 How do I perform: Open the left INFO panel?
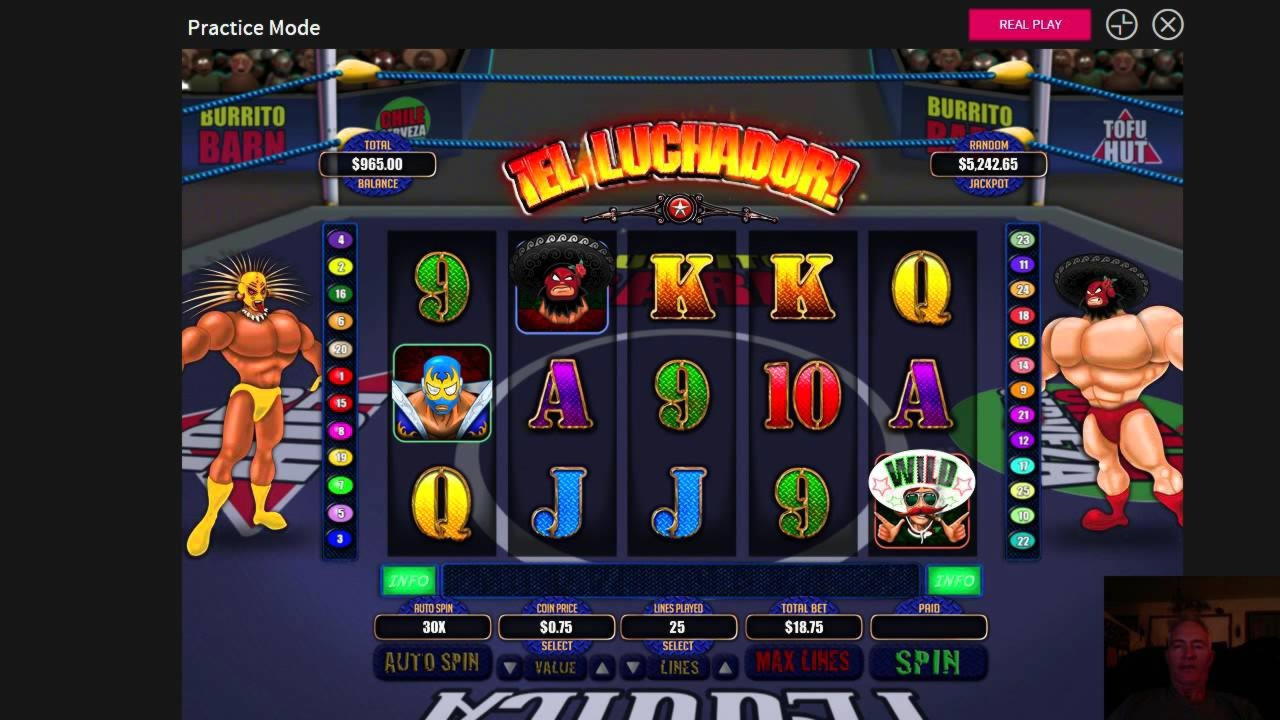pyautogui.click(x=408, y=580)
